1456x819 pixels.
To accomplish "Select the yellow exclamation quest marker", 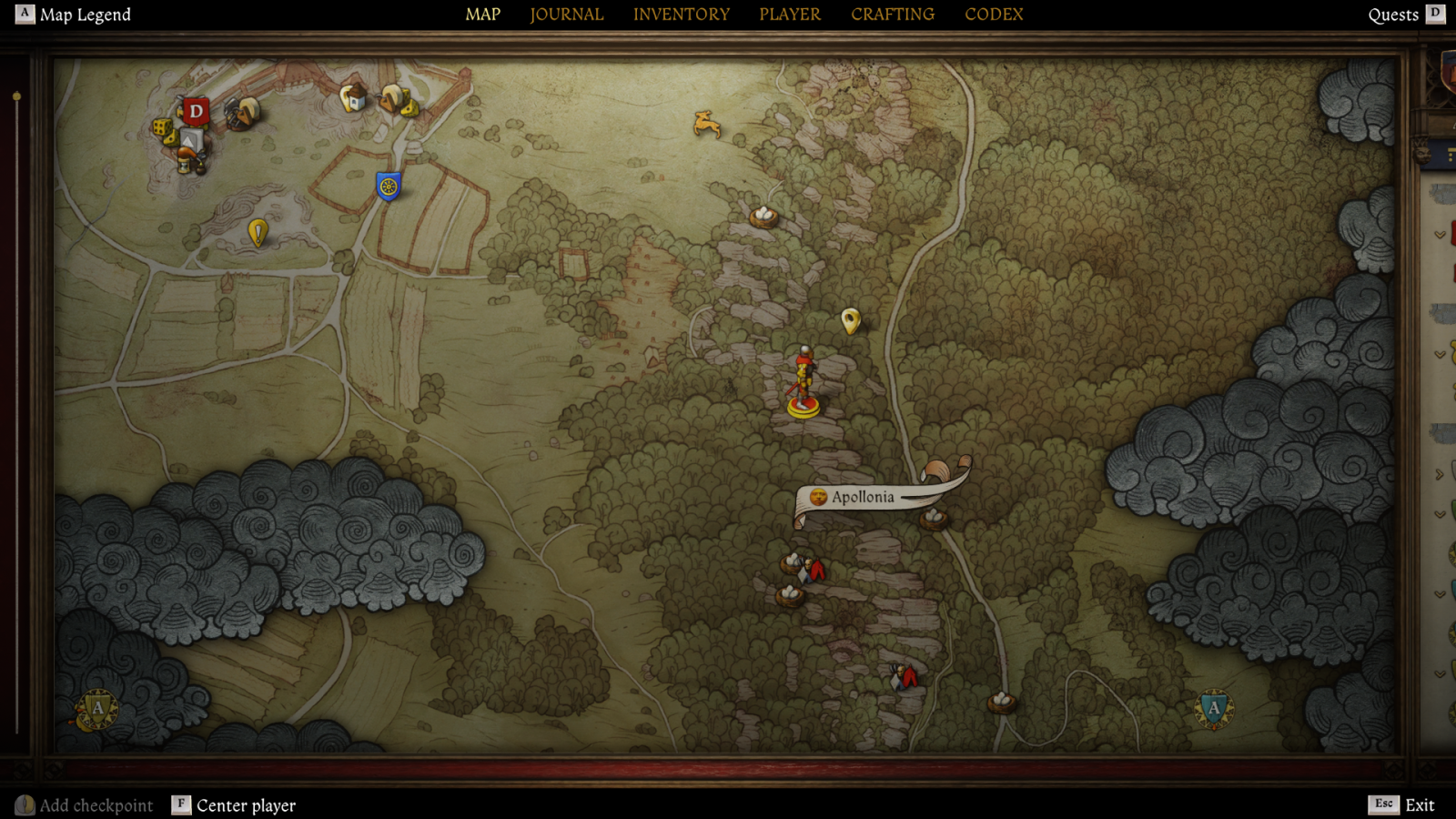I will (258, 233).
